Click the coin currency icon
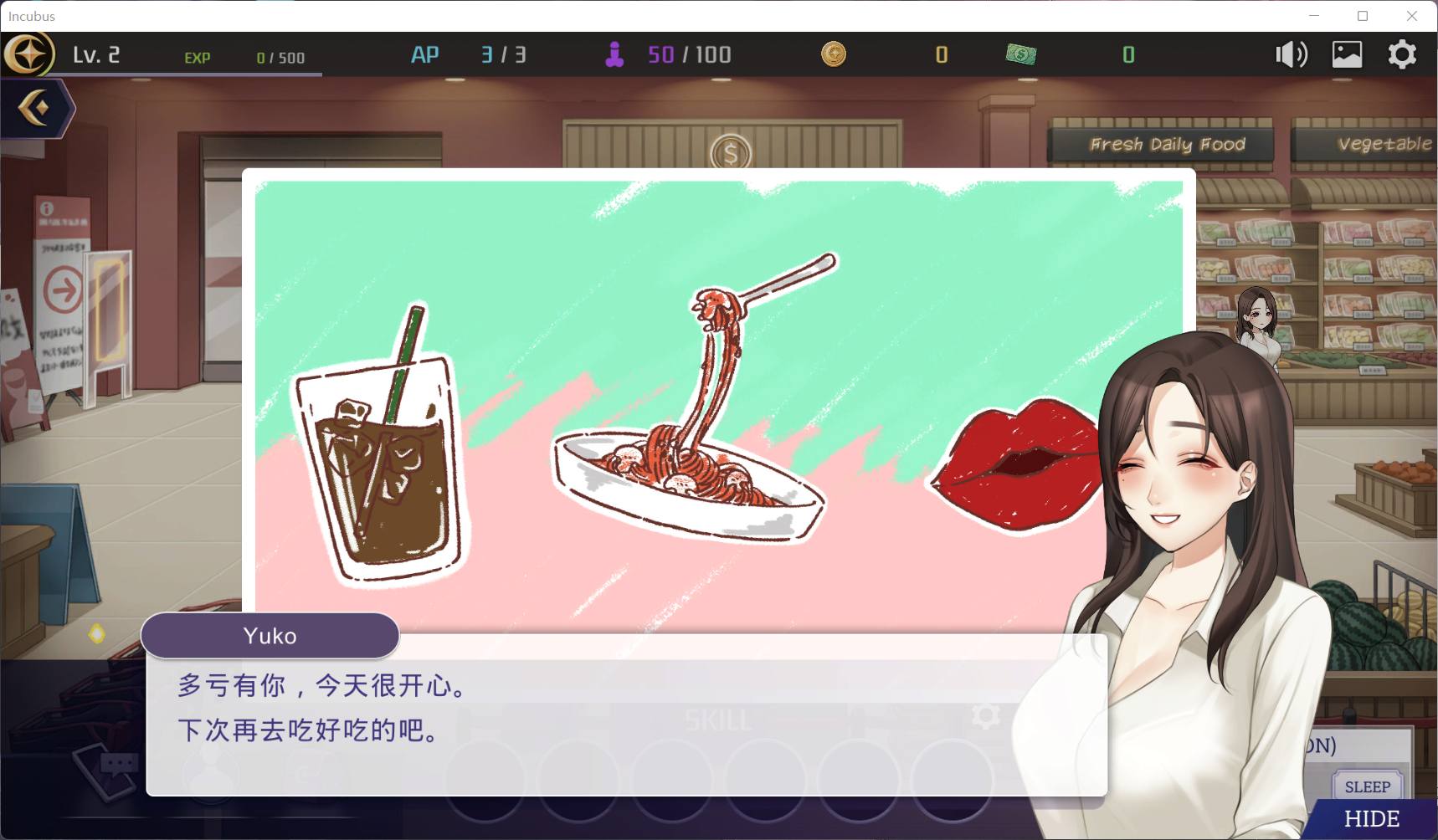Viewport: 1438px width, 840px height. coord(834,54)
